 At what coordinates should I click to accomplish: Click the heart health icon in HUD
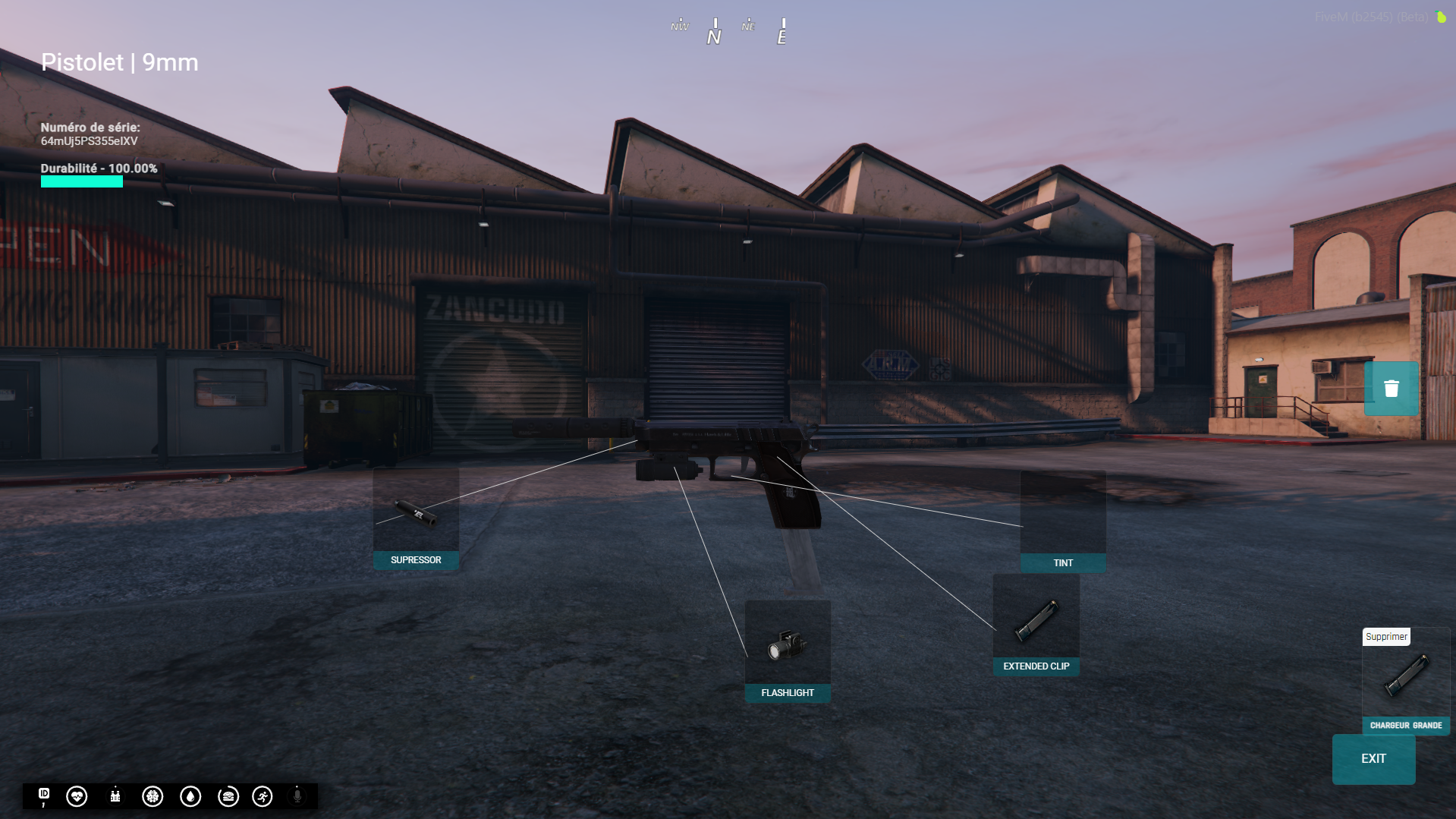coord(77,796)
